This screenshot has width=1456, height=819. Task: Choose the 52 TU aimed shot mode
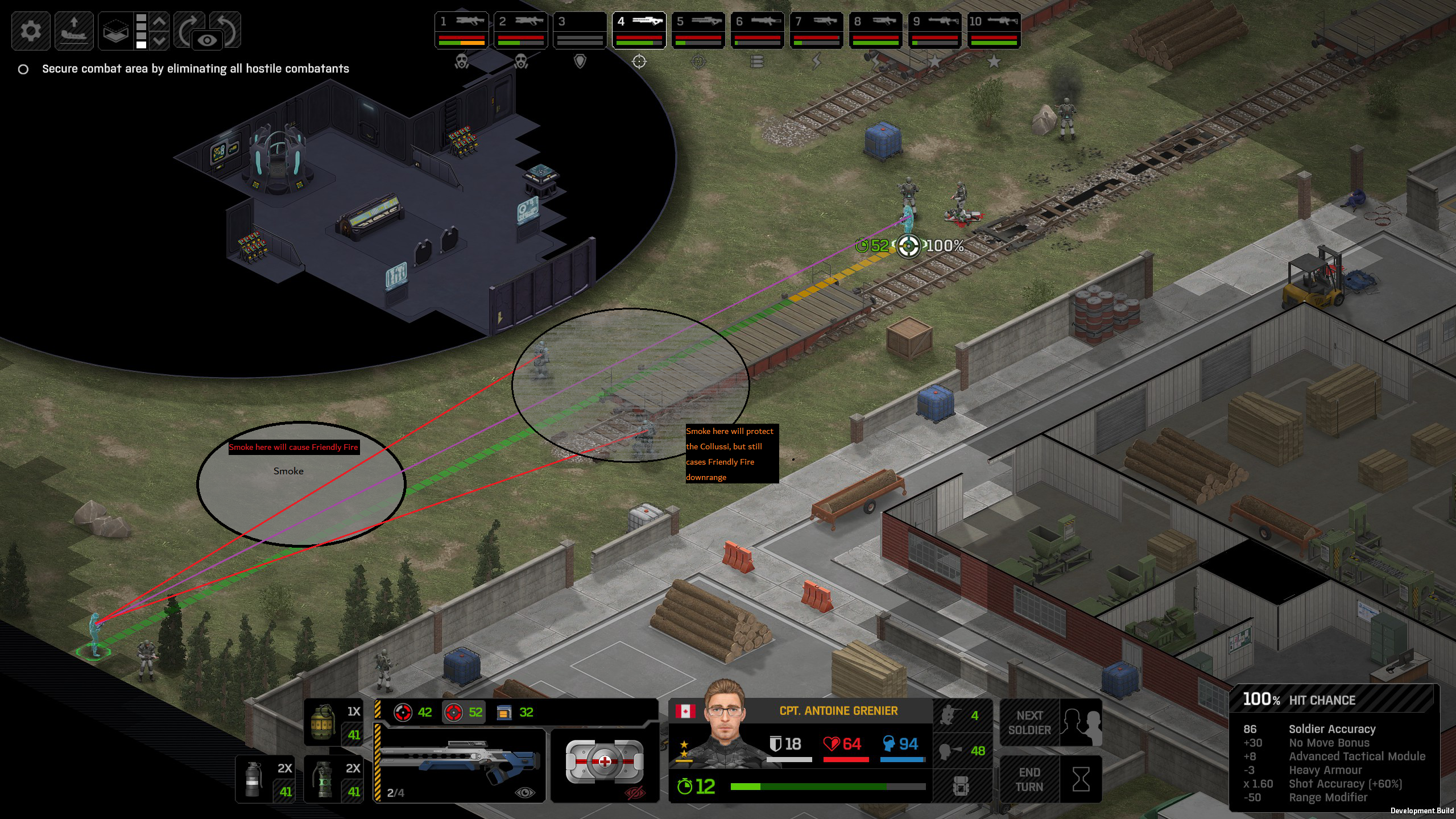464,713
